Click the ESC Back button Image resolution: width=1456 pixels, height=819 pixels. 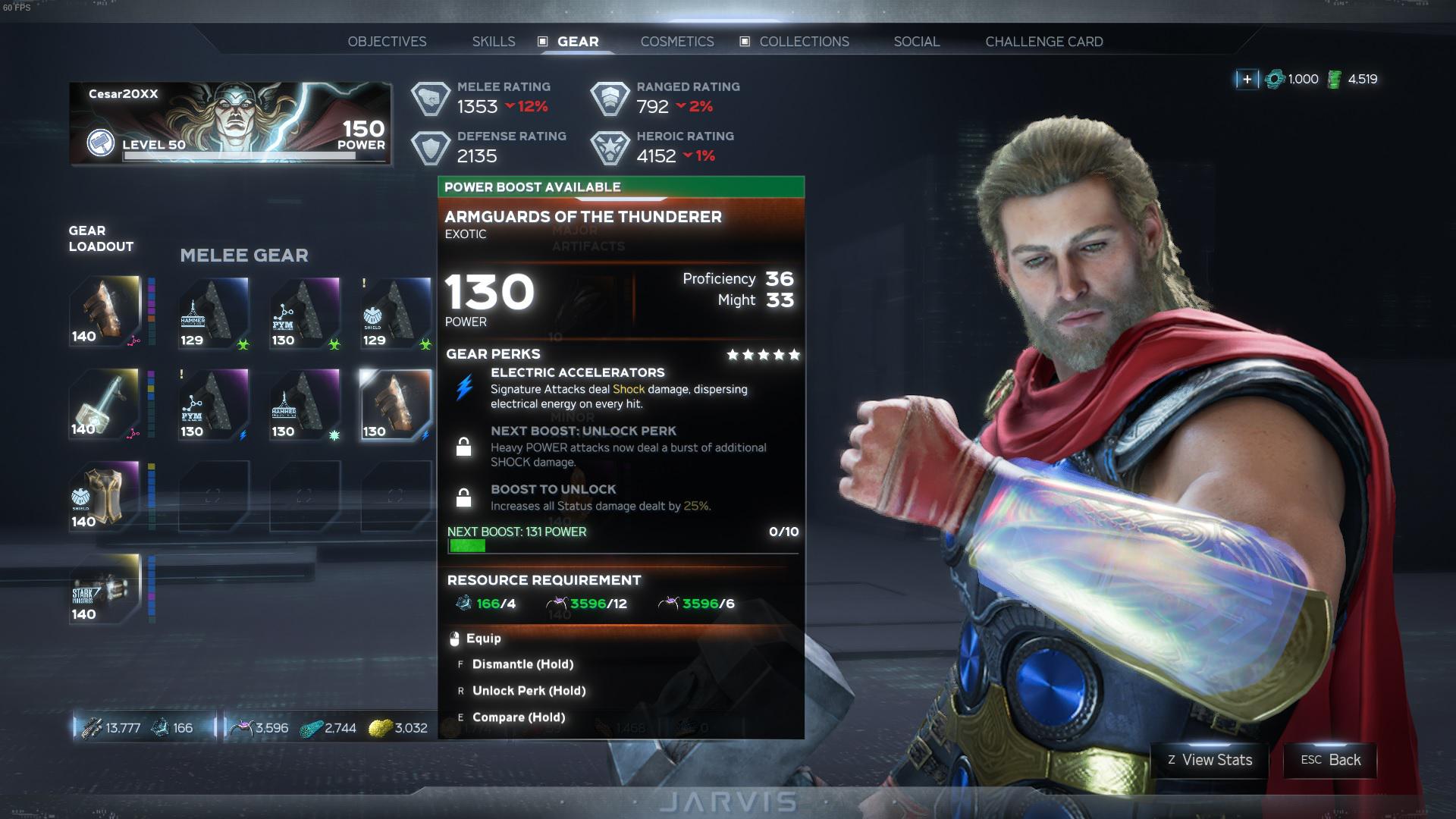[x=1329, y=761]
